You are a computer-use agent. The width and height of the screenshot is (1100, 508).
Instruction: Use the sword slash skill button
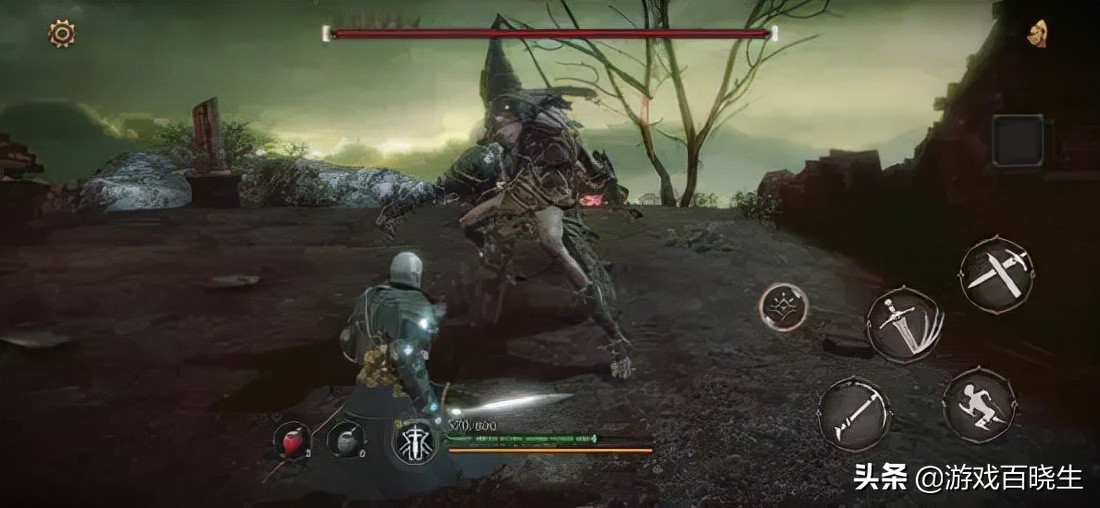tap(905, 324)
